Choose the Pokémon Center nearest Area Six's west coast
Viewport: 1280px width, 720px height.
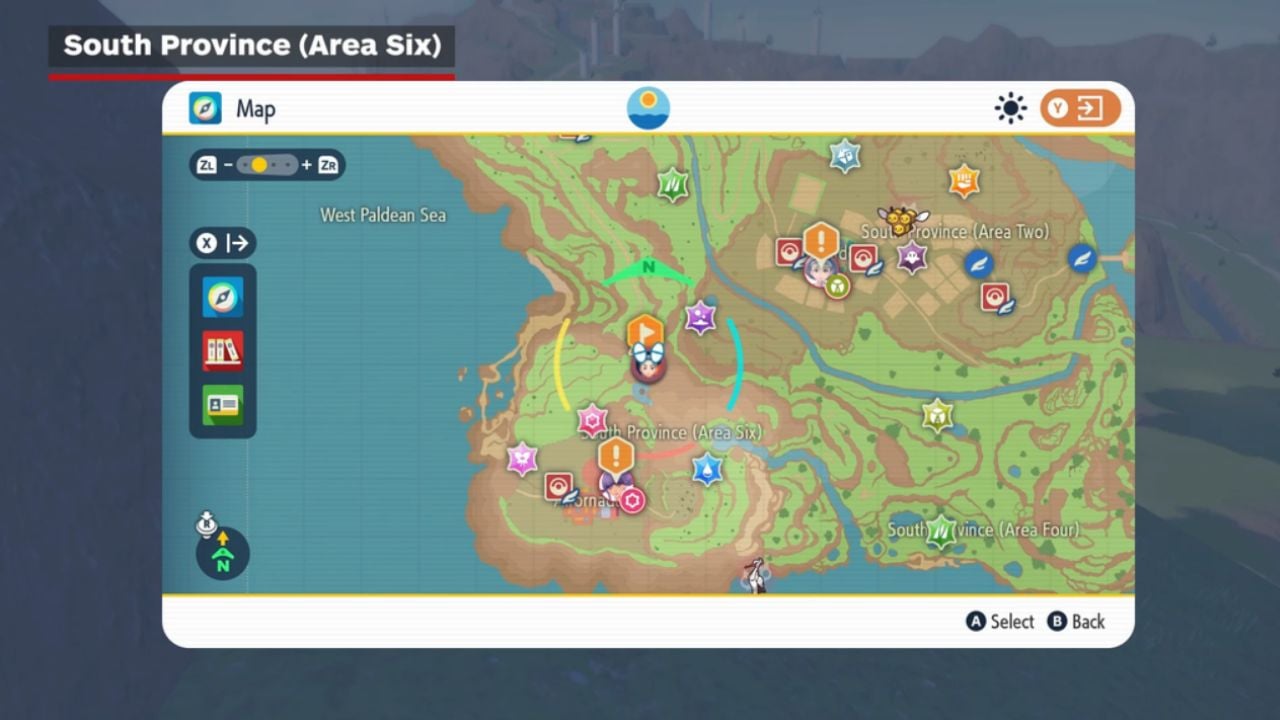(558, 486)
